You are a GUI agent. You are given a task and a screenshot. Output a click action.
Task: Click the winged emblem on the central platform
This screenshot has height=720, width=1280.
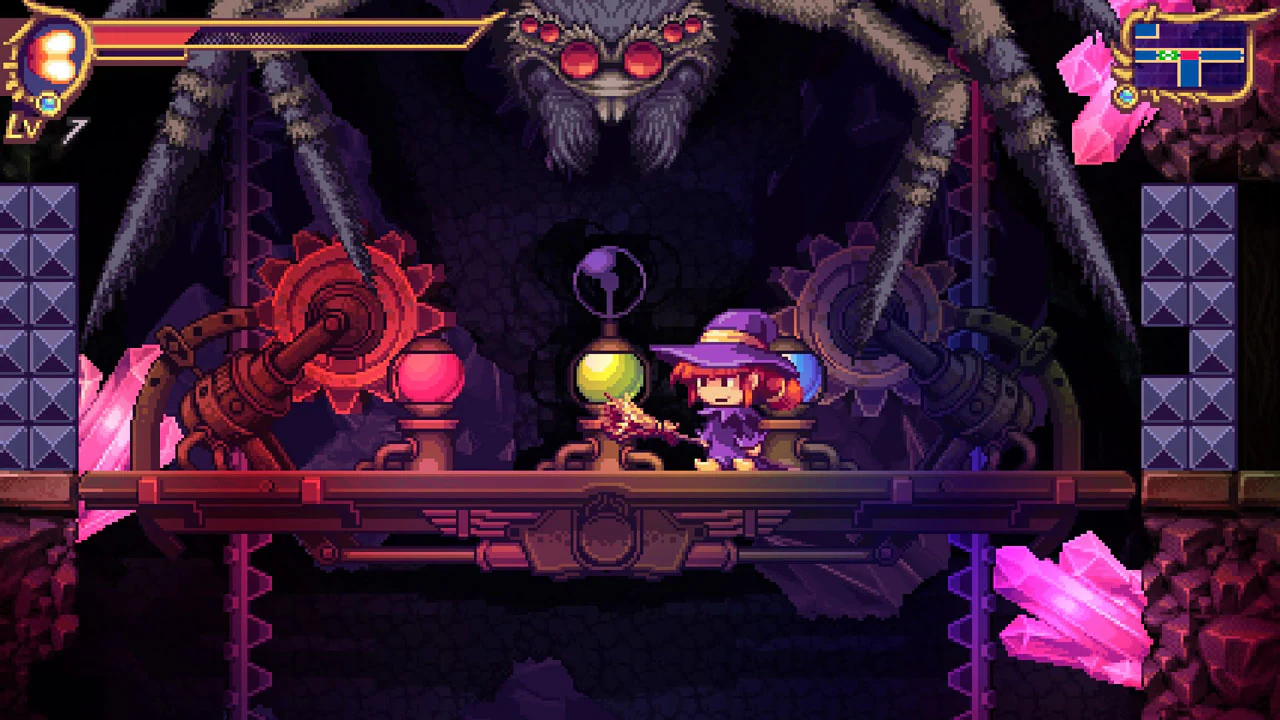click(605, 525)
